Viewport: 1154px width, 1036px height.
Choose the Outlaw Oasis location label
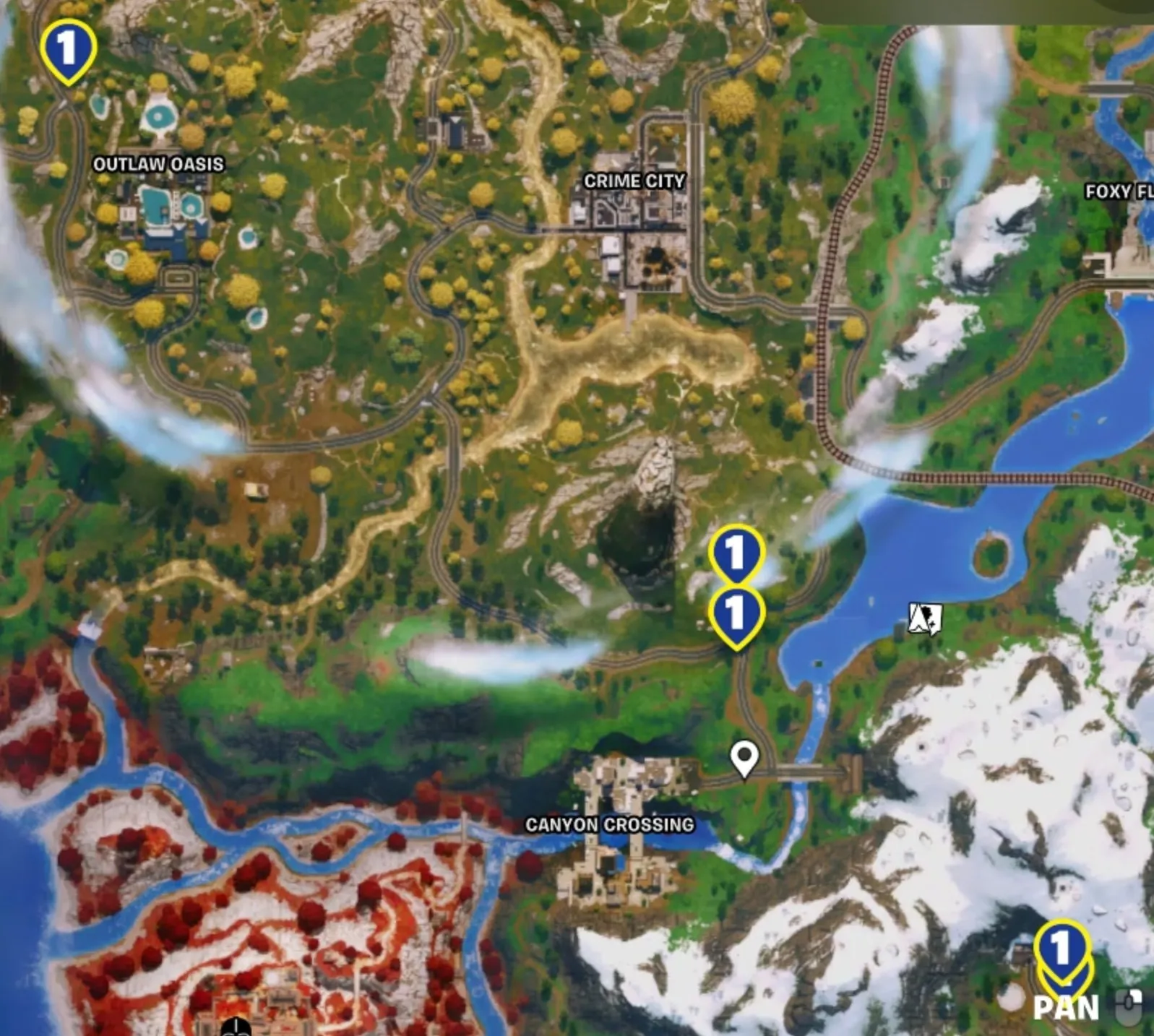(158, 164)
